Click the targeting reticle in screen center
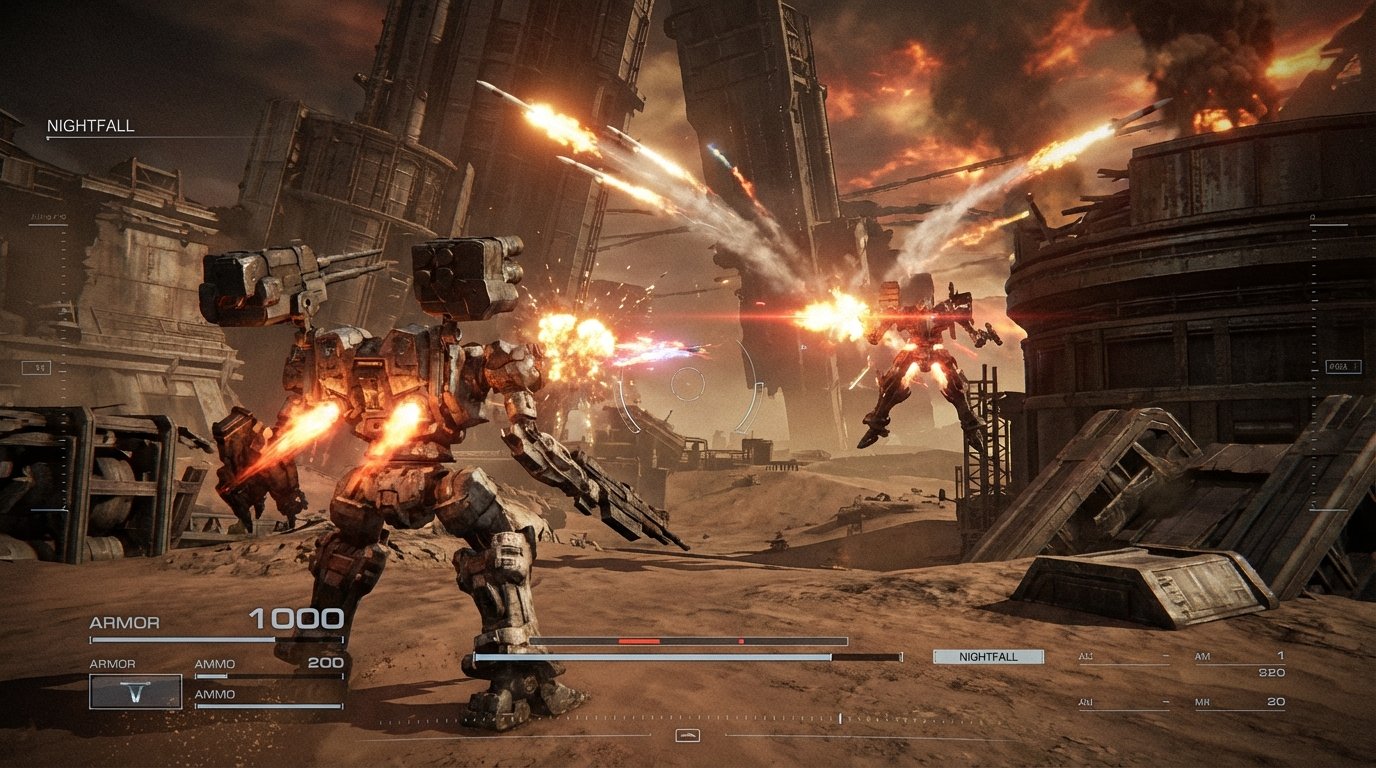1376x768 pixels. 688,384
